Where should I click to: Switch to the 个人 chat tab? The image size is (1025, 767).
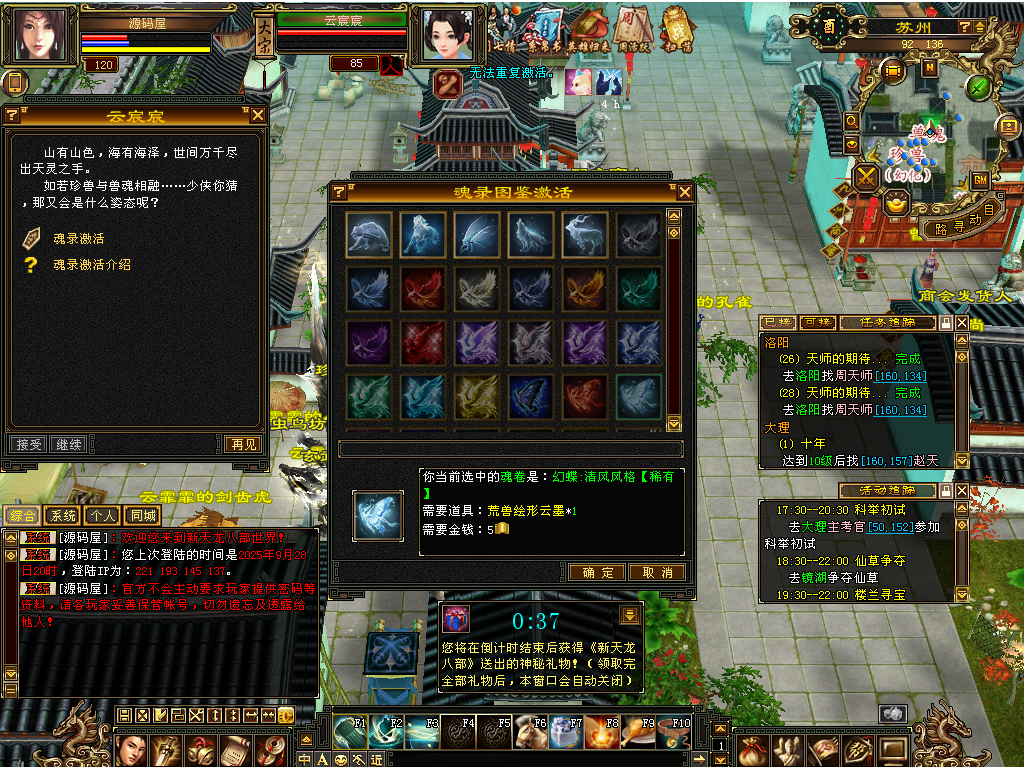pos(101,516)
